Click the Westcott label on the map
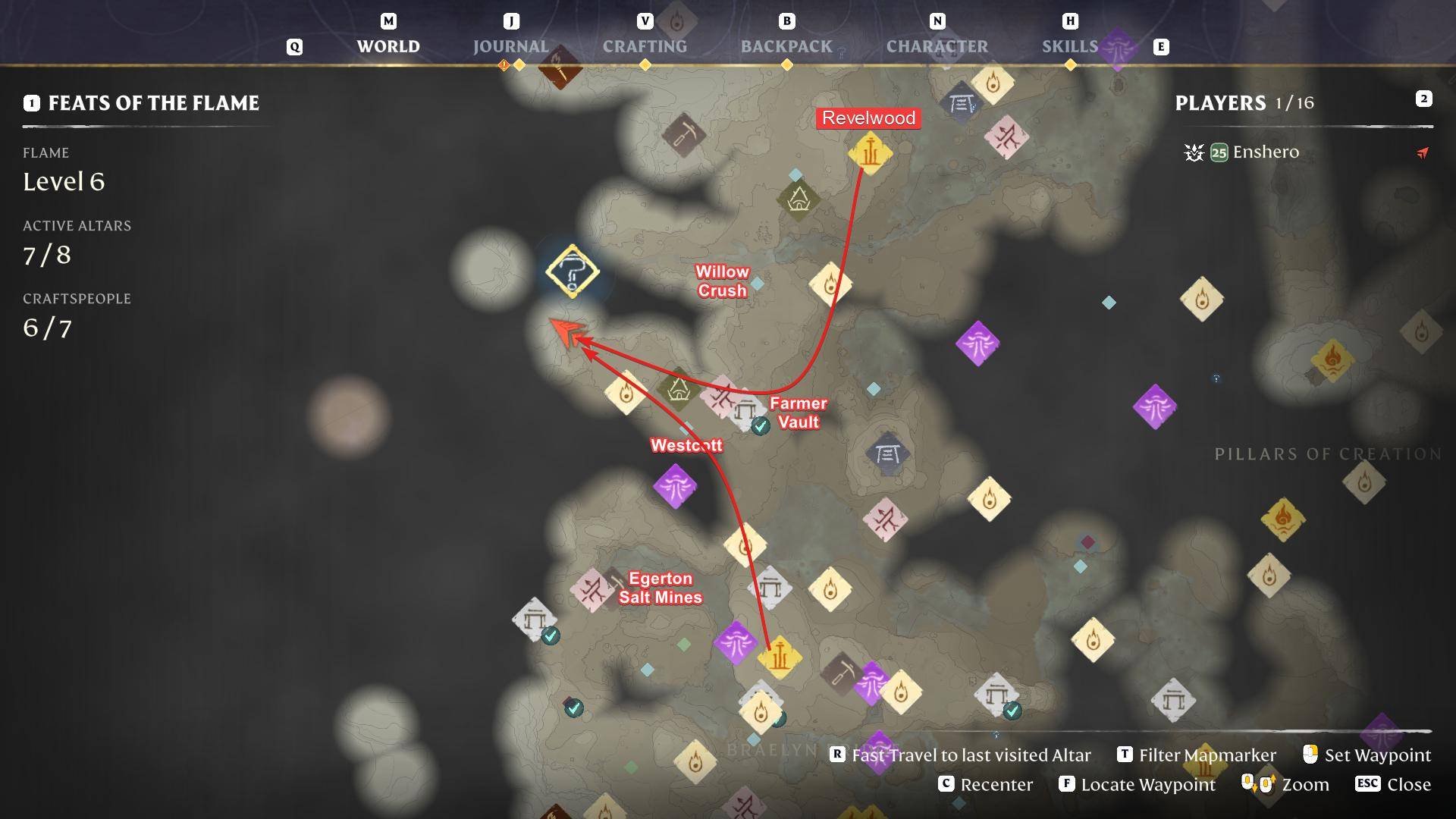 (x=687, y=447)
